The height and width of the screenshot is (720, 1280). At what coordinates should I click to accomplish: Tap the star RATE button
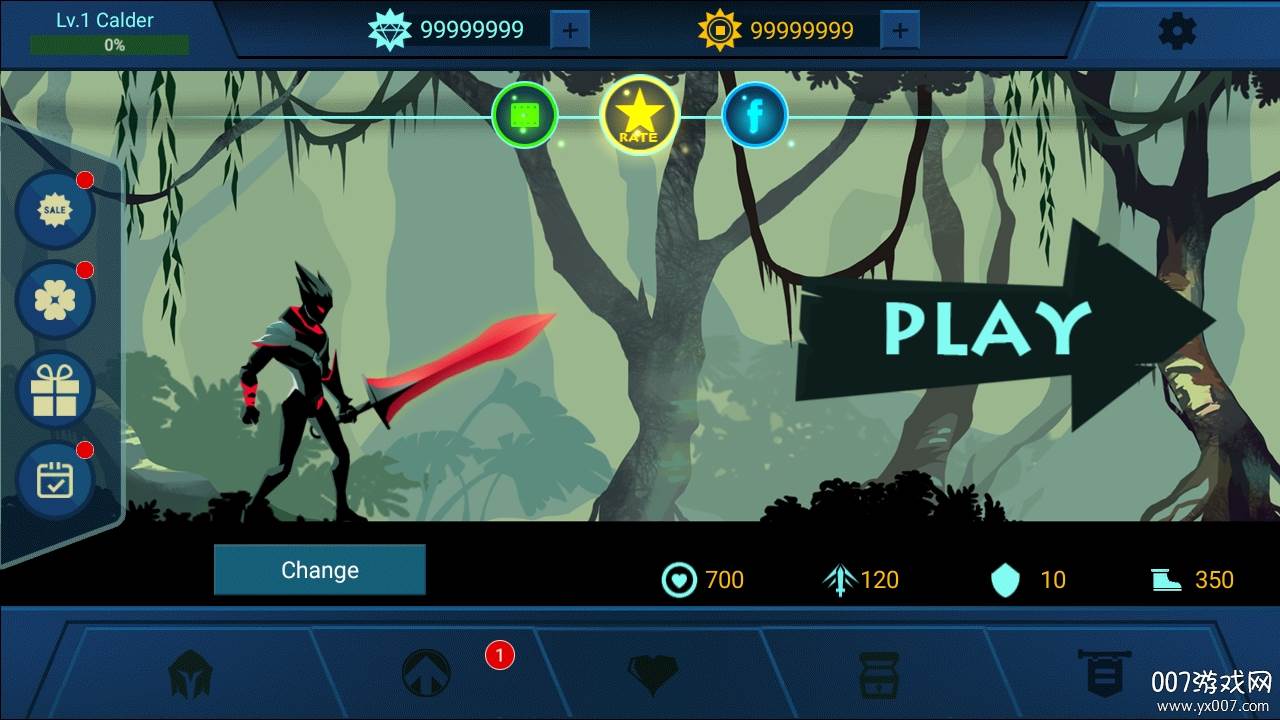(x=639, y=115)
